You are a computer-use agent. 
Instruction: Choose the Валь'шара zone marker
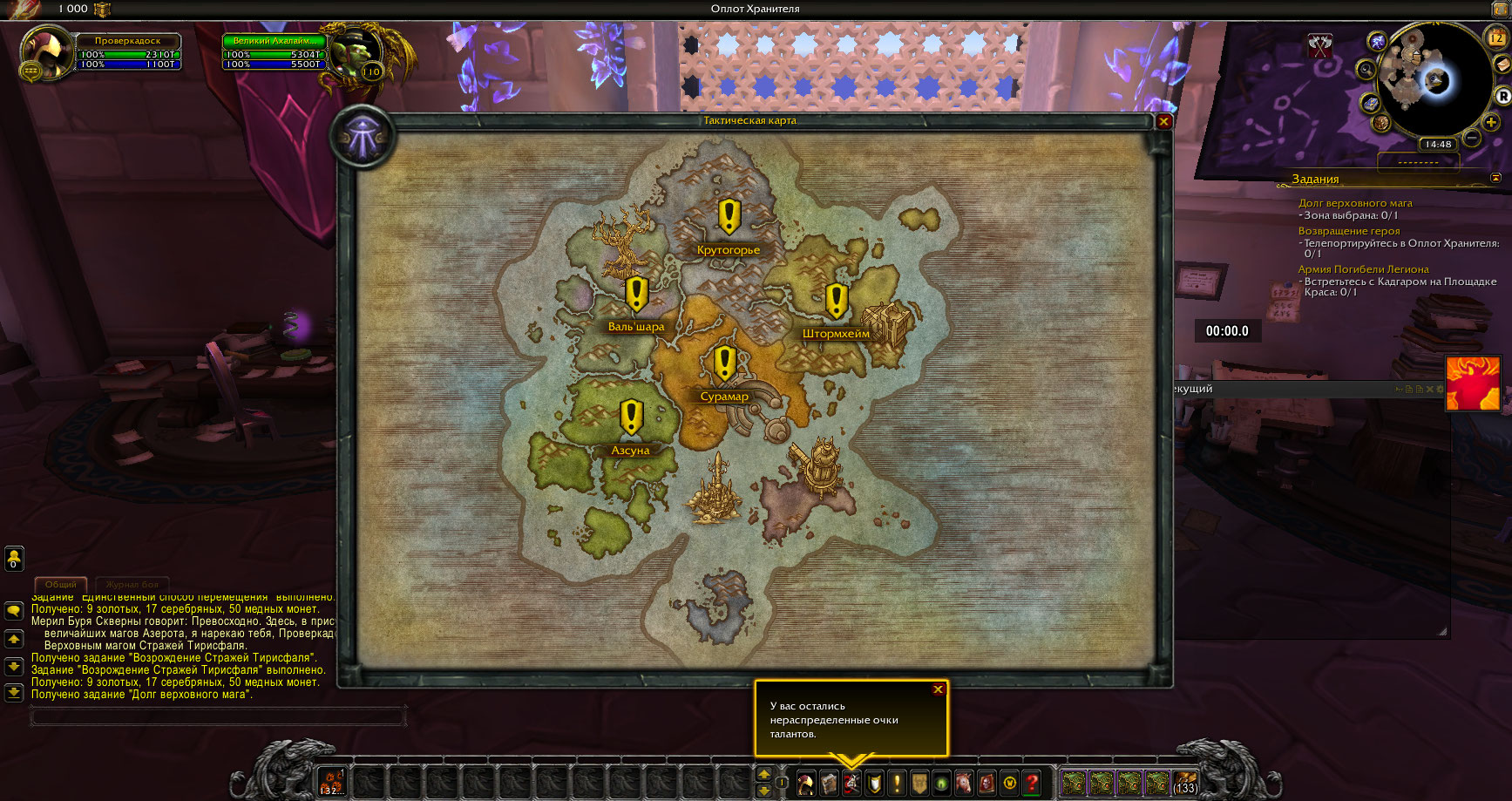coord(636,295)
